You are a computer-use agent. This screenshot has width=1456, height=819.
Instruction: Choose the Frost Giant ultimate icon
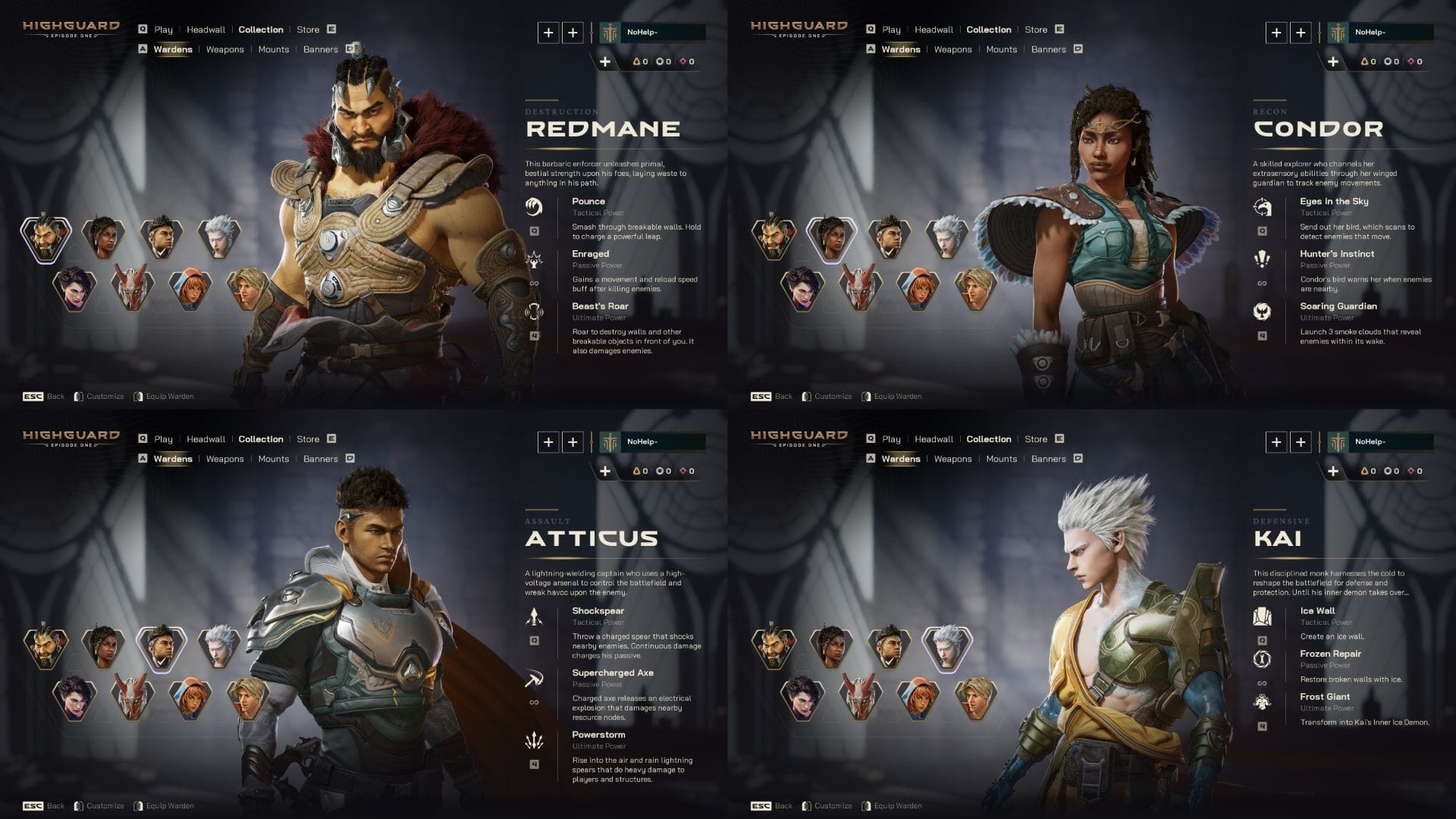1263,702
